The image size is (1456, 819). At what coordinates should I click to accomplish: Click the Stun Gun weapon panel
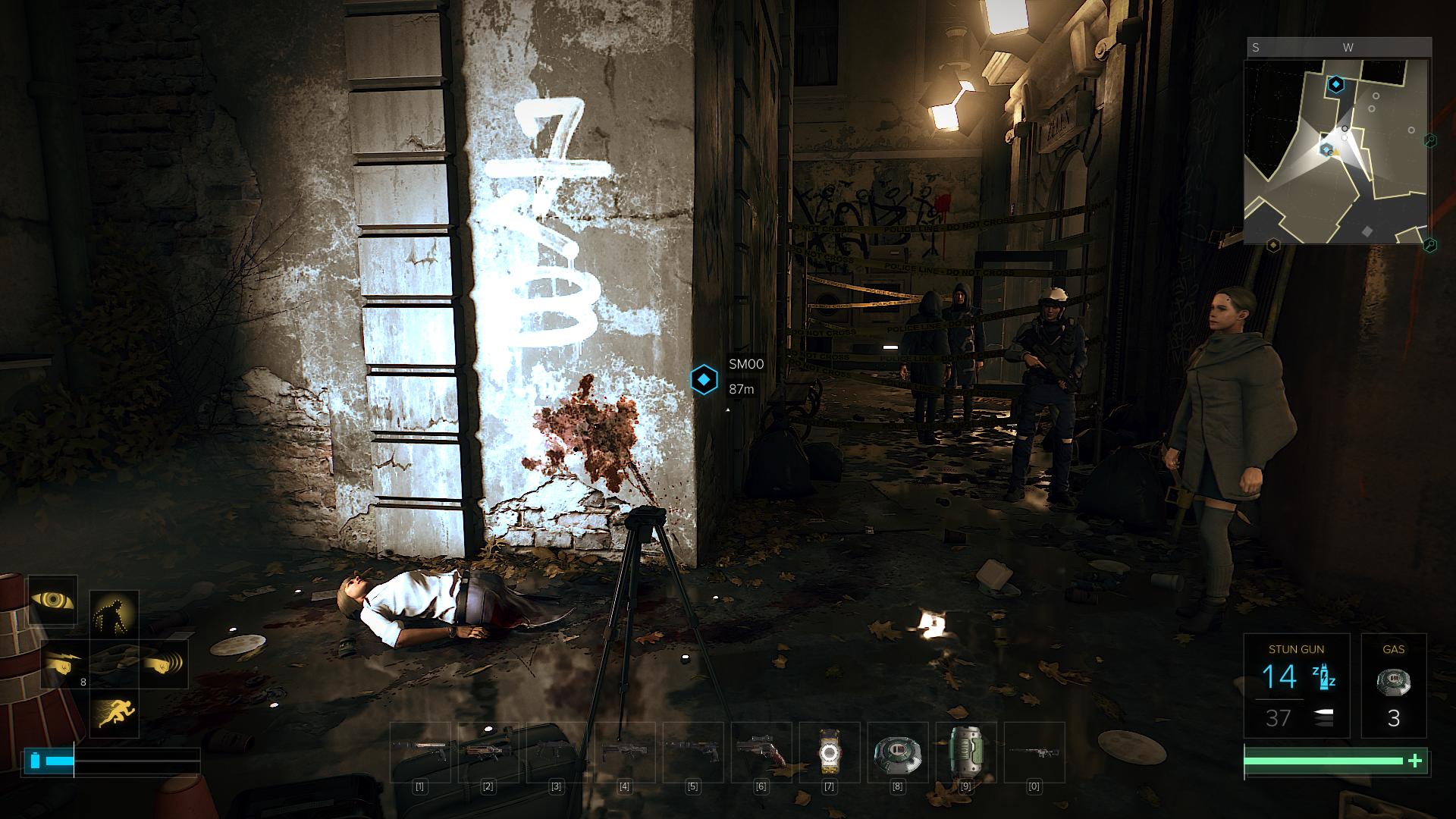pyautogui.click(x=1296, y=686)
